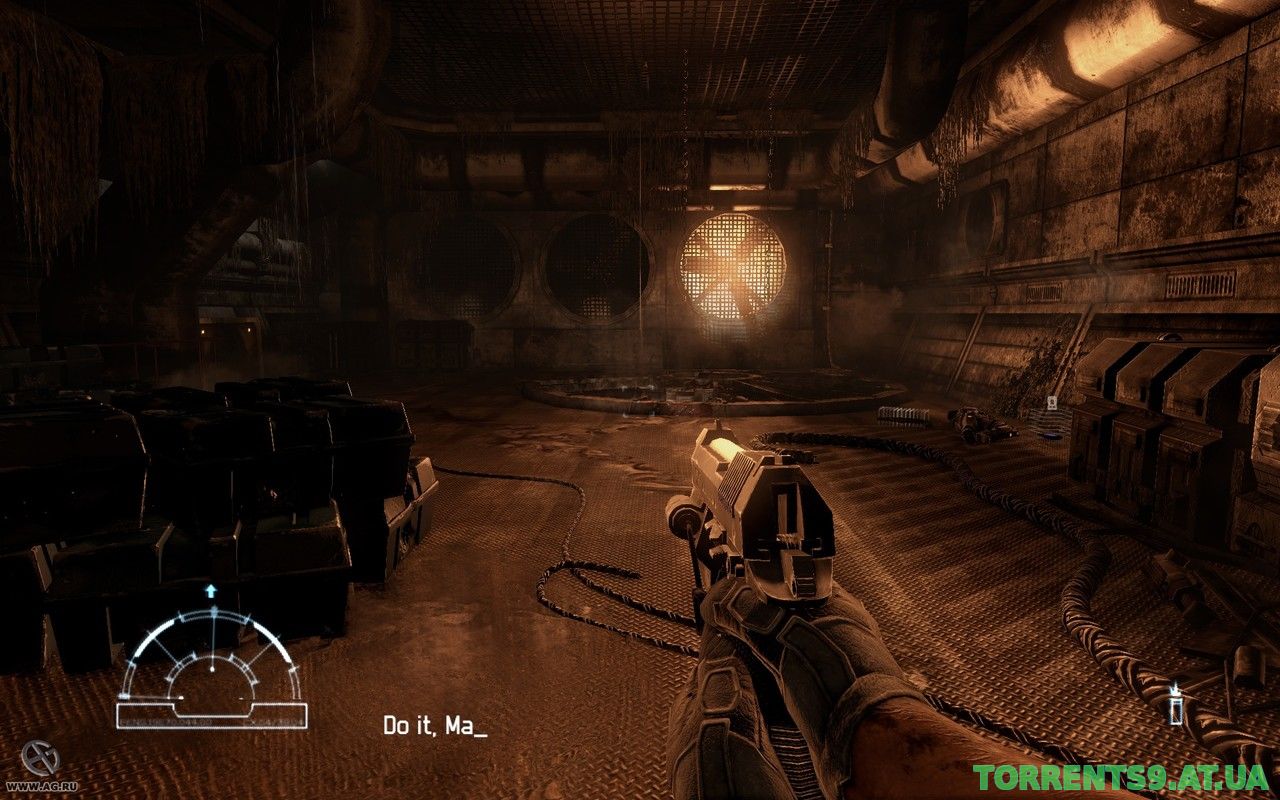Click the motion tracker radar

[x=211, y=665]
